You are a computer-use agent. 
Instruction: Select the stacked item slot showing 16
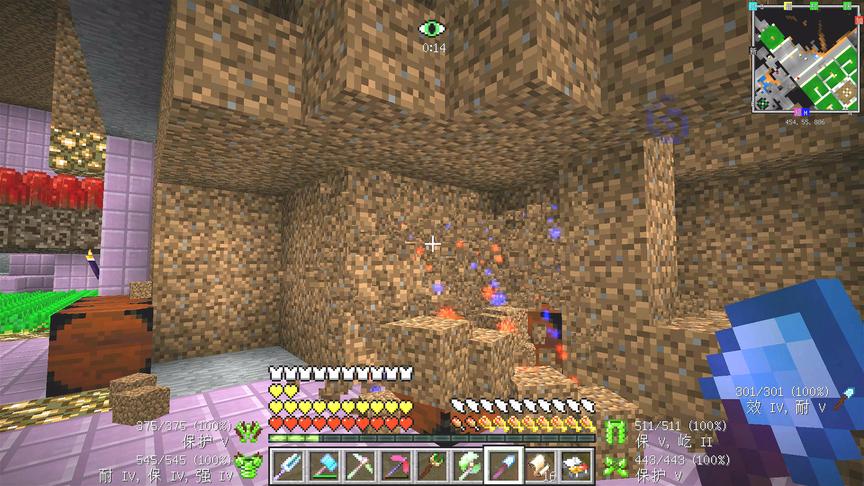tap(540, 466)
